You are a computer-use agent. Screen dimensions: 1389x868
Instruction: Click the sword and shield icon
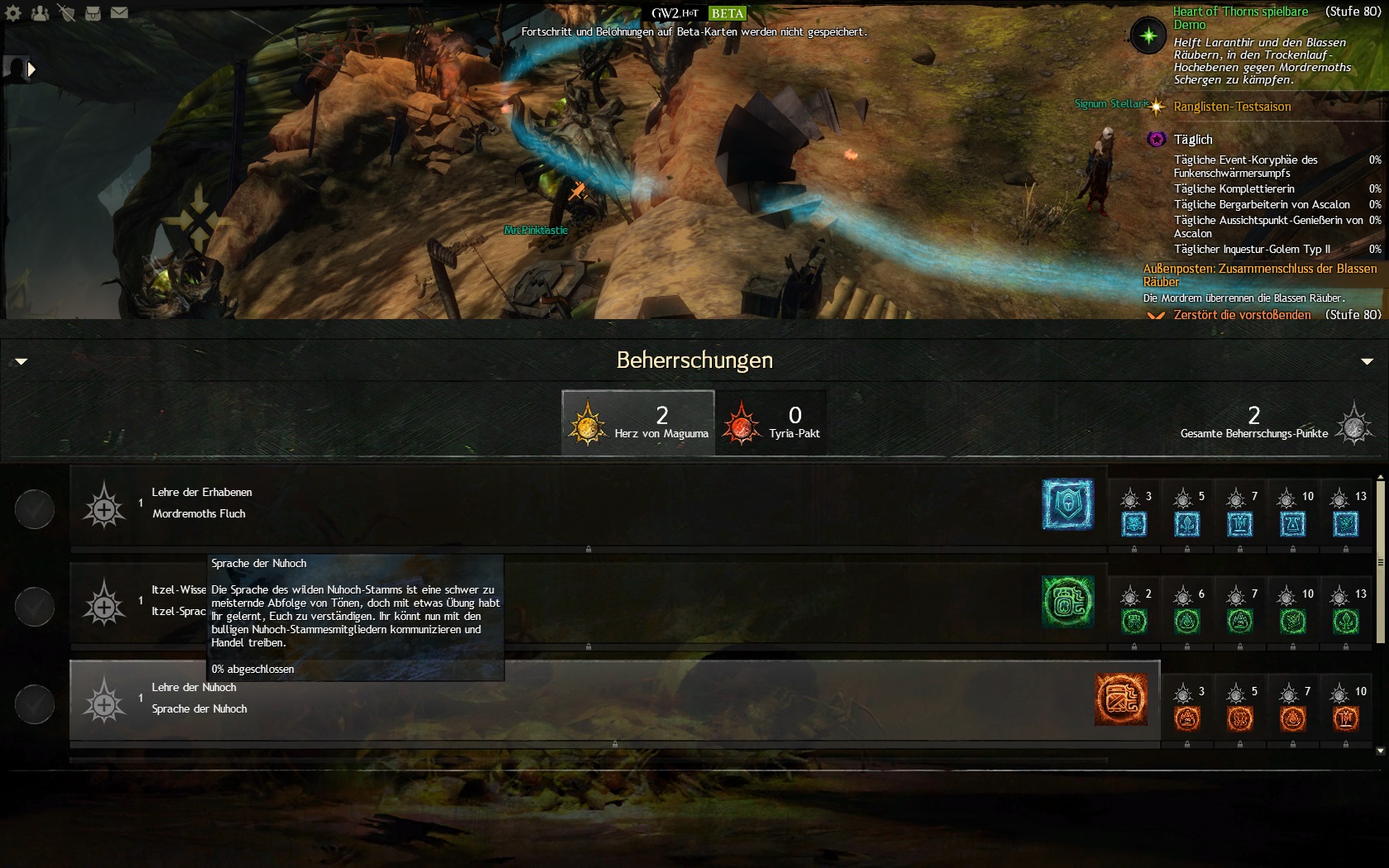[x=67, y=13]
